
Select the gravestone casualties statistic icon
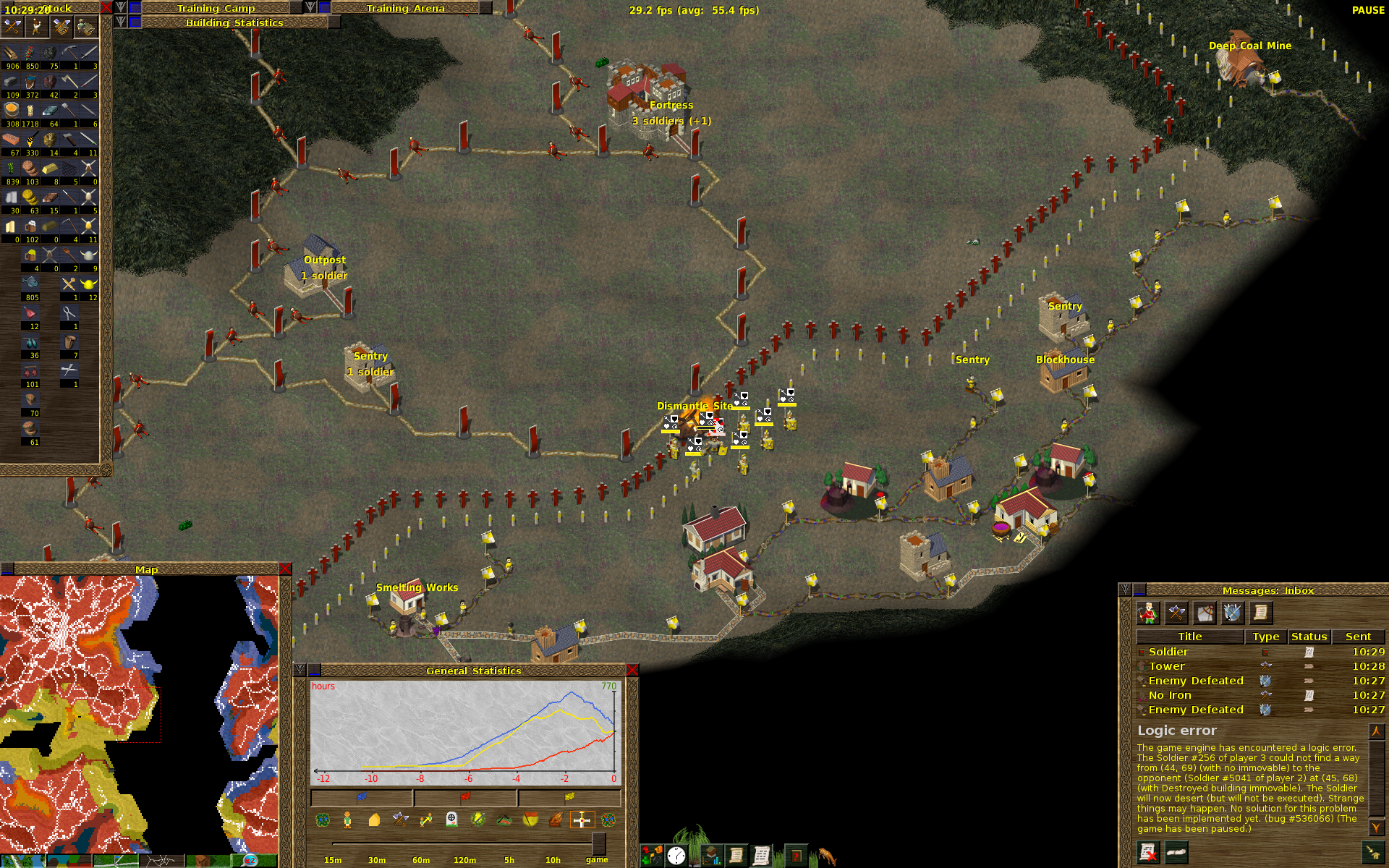tap(451, 820)
